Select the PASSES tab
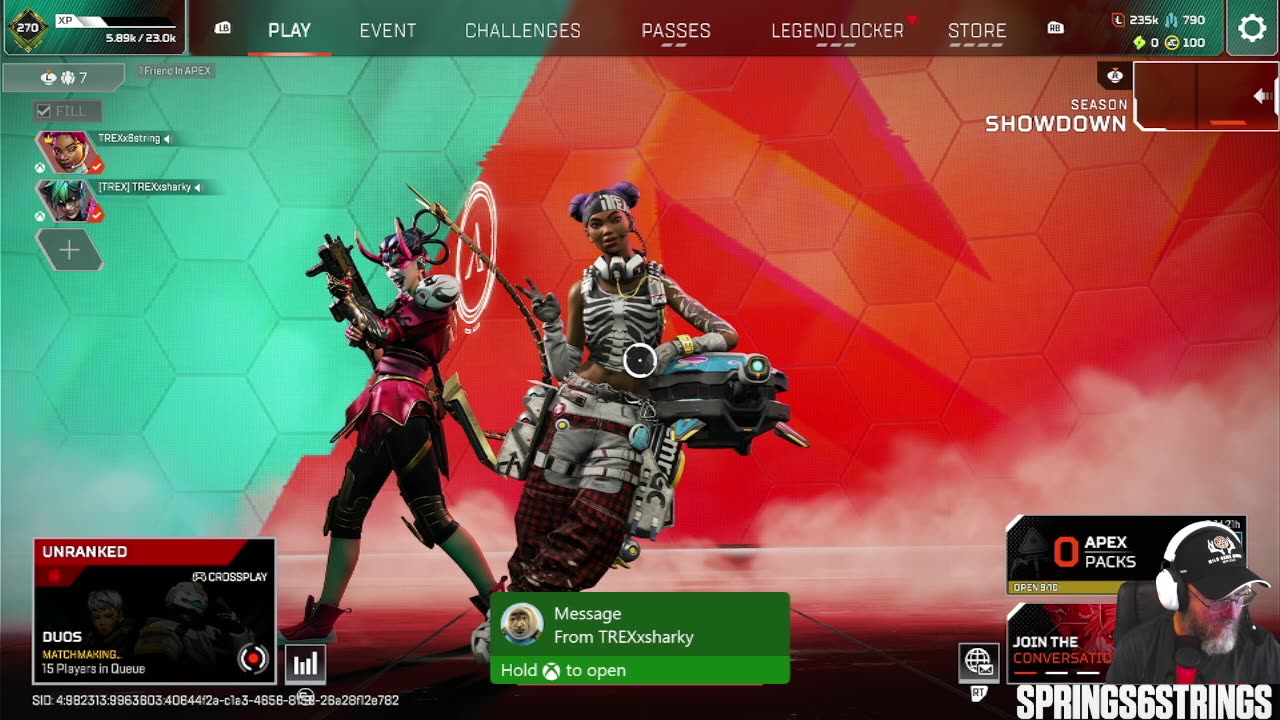Viewport: 1280px width, 720px height. point(676,31)
